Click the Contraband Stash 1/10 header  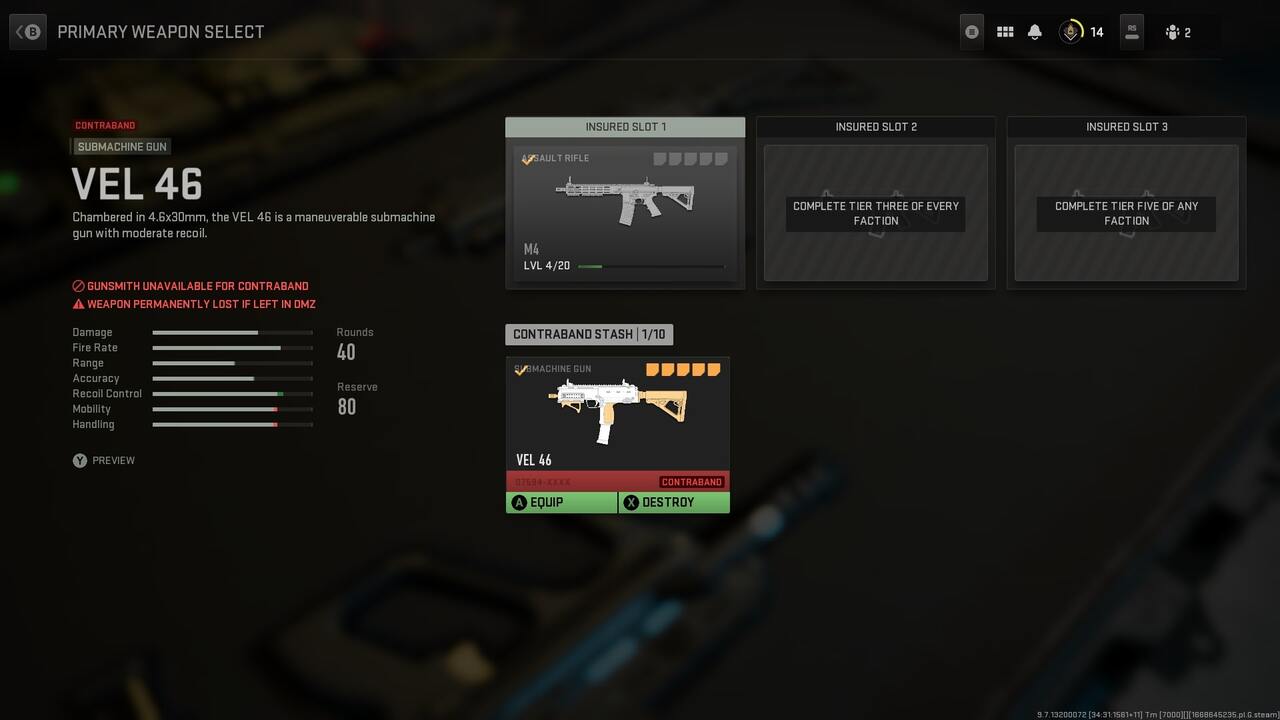click(x=589, y=334)
